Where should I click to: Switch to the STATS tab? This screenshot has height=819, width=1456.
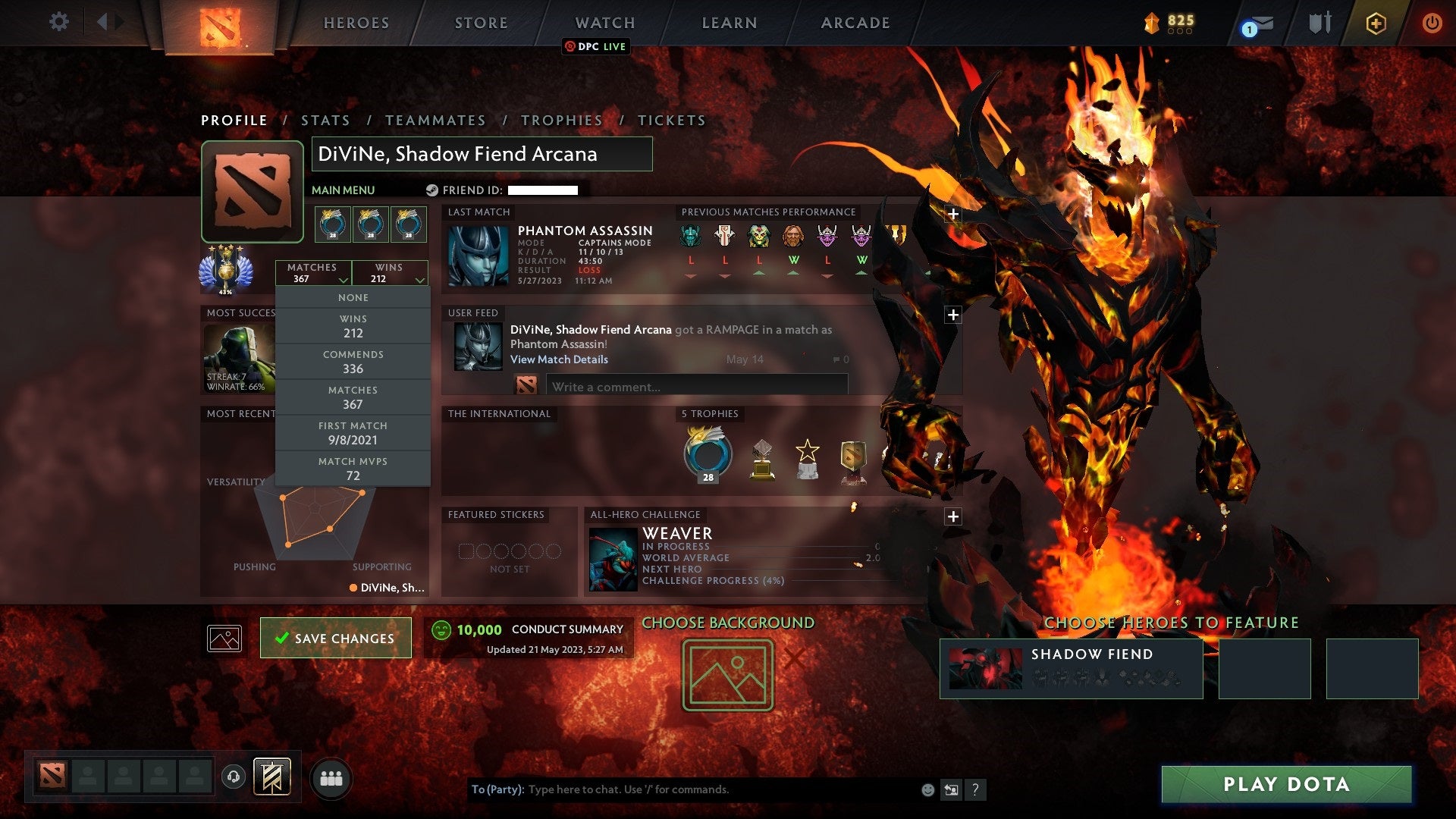[325, 120]
